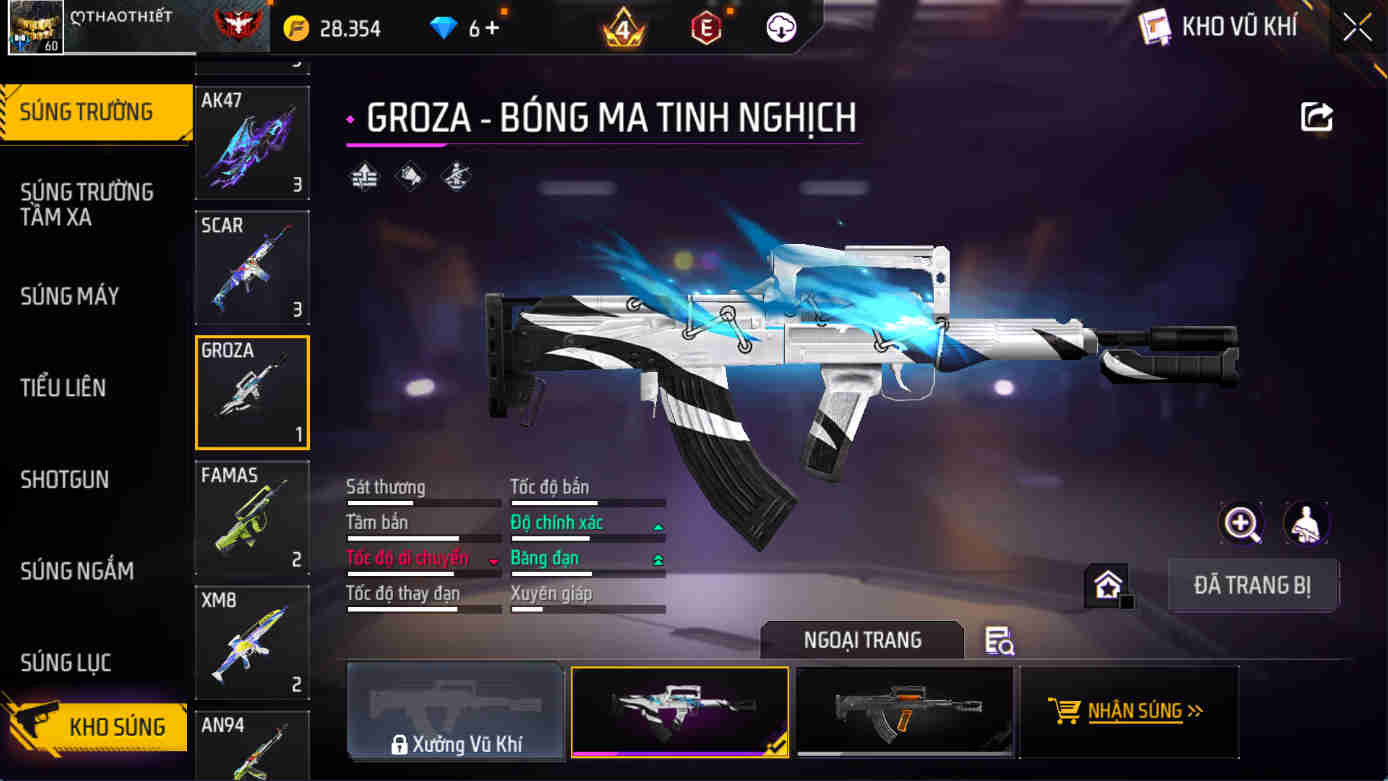
Task: Select the XM8 weapon tile
Action: [x=252, y=642]
